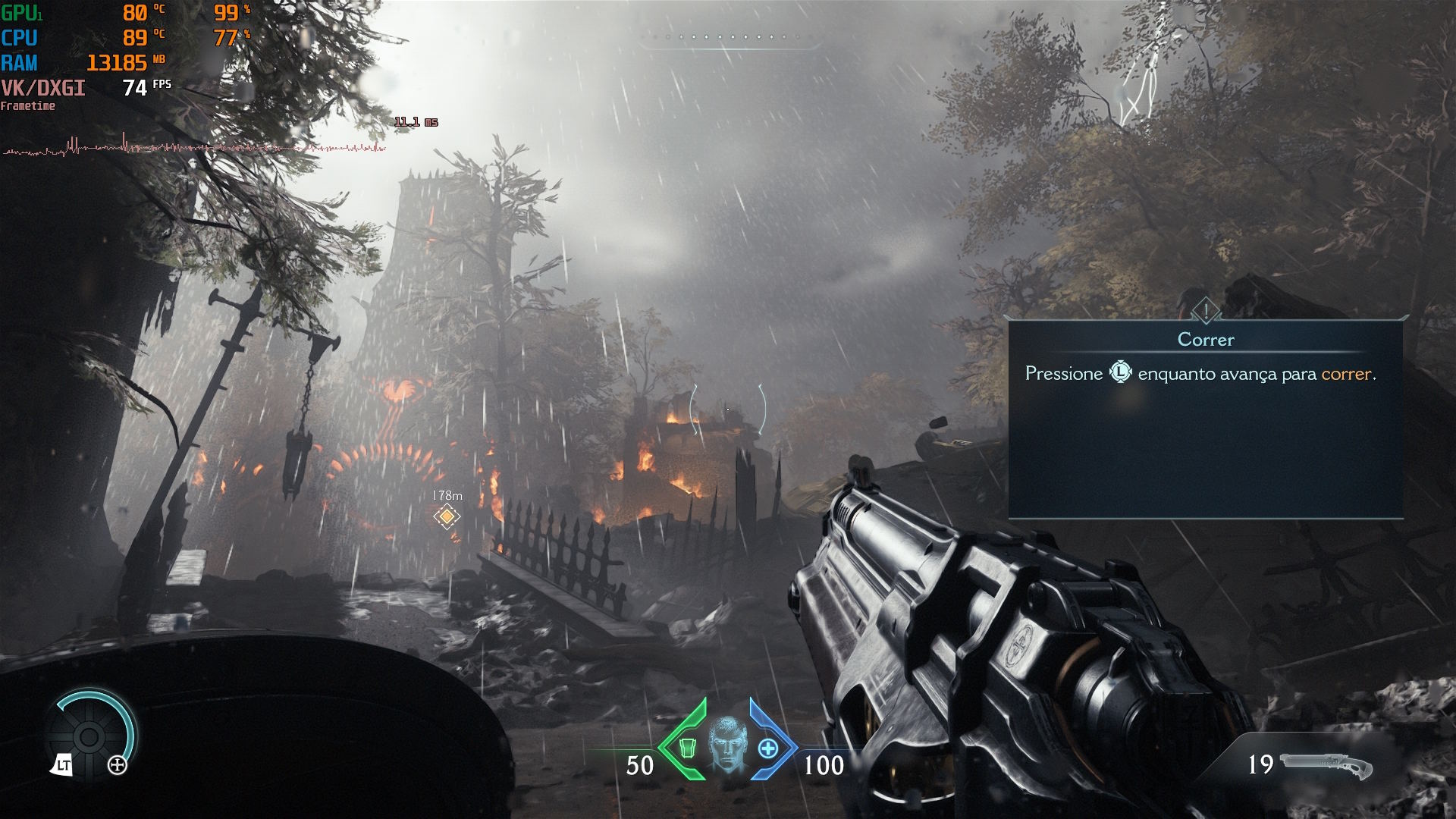Select the green armor icon
This screenshot has width=1456, height=819.
tap(687, 748)
